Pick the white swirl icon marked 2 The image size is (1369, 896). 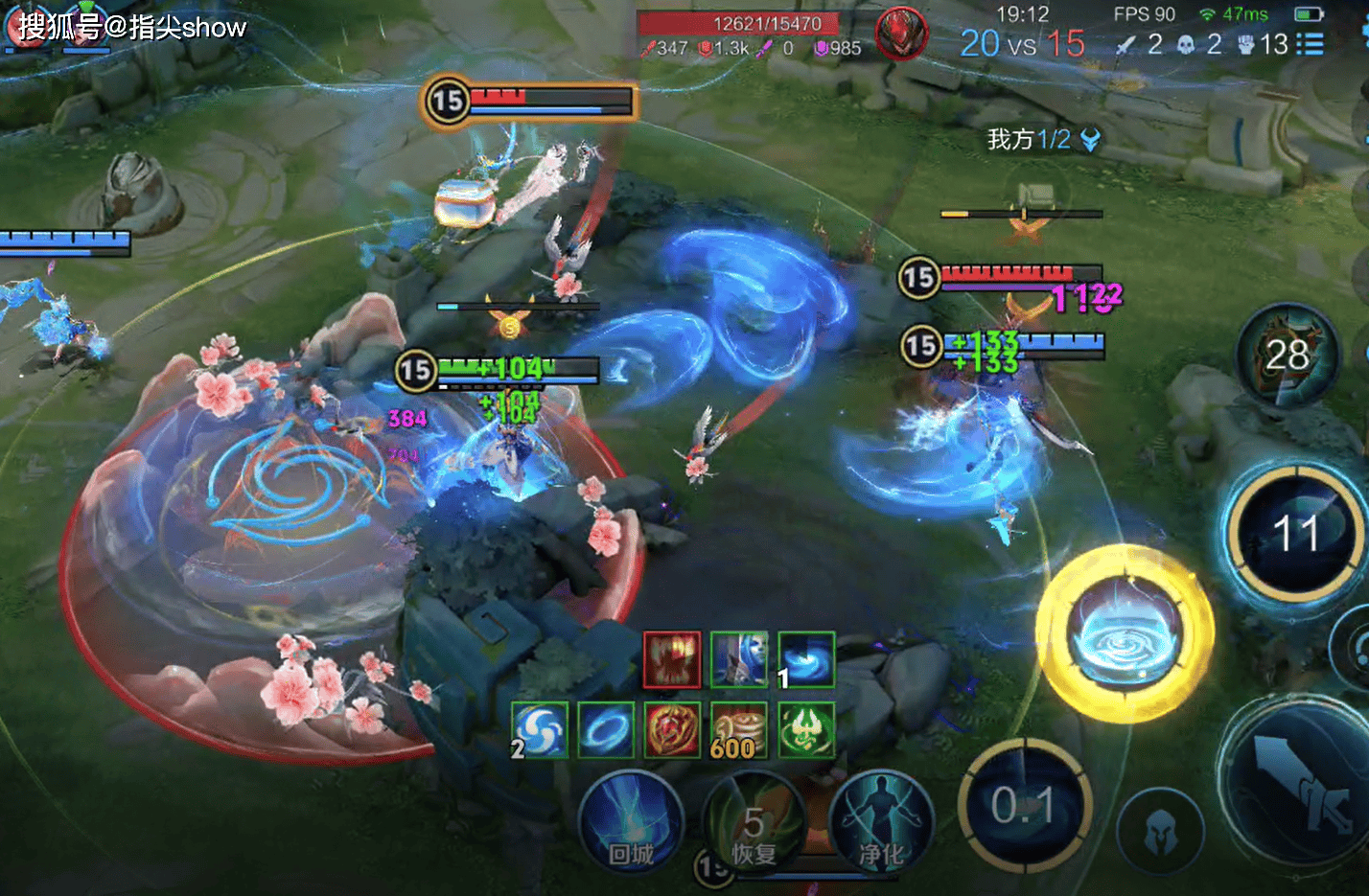(x=540, y=730)
